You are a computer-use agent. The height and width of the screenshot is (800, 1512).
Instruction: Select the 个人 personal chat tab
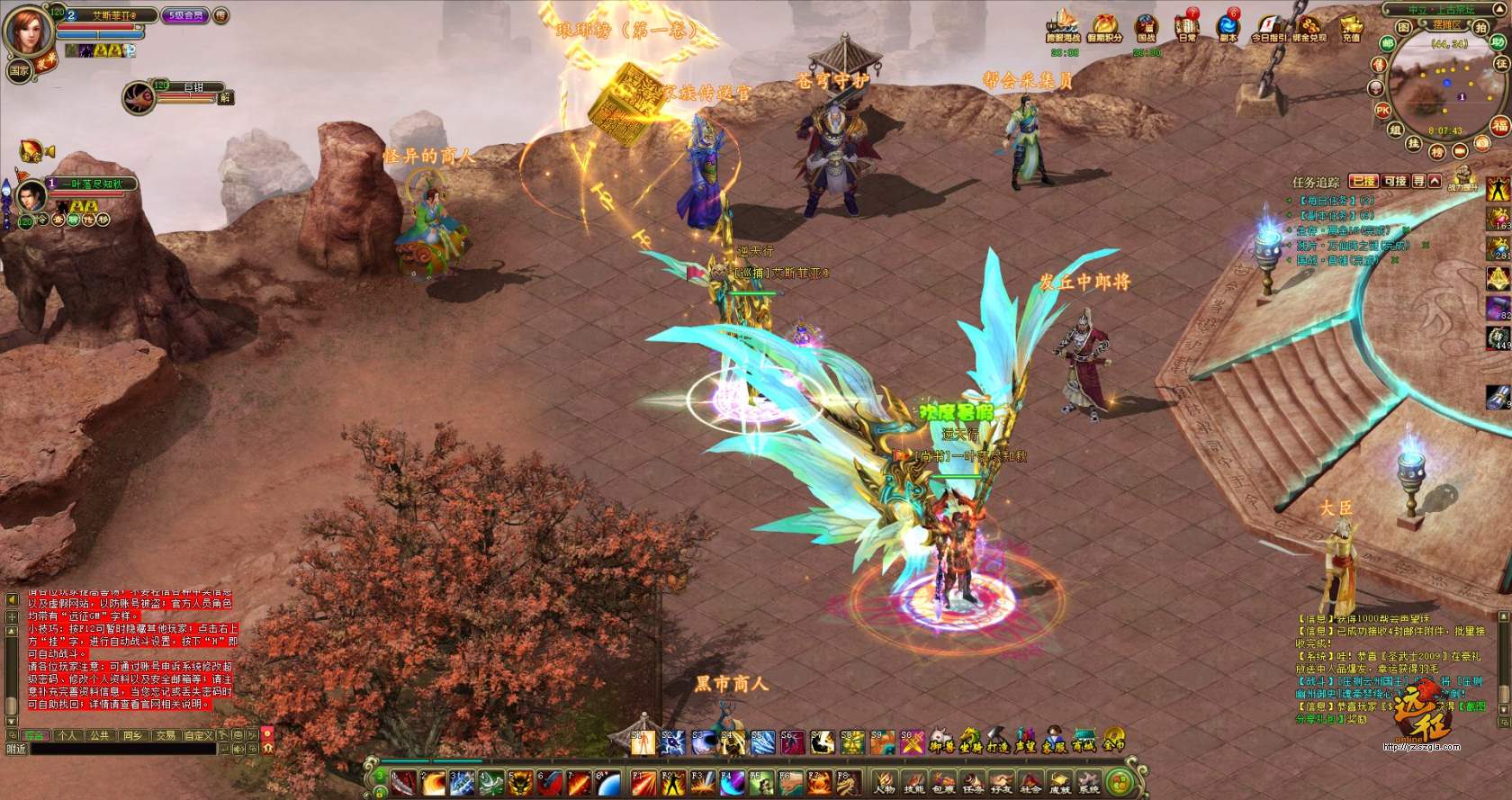coord(67,735)
